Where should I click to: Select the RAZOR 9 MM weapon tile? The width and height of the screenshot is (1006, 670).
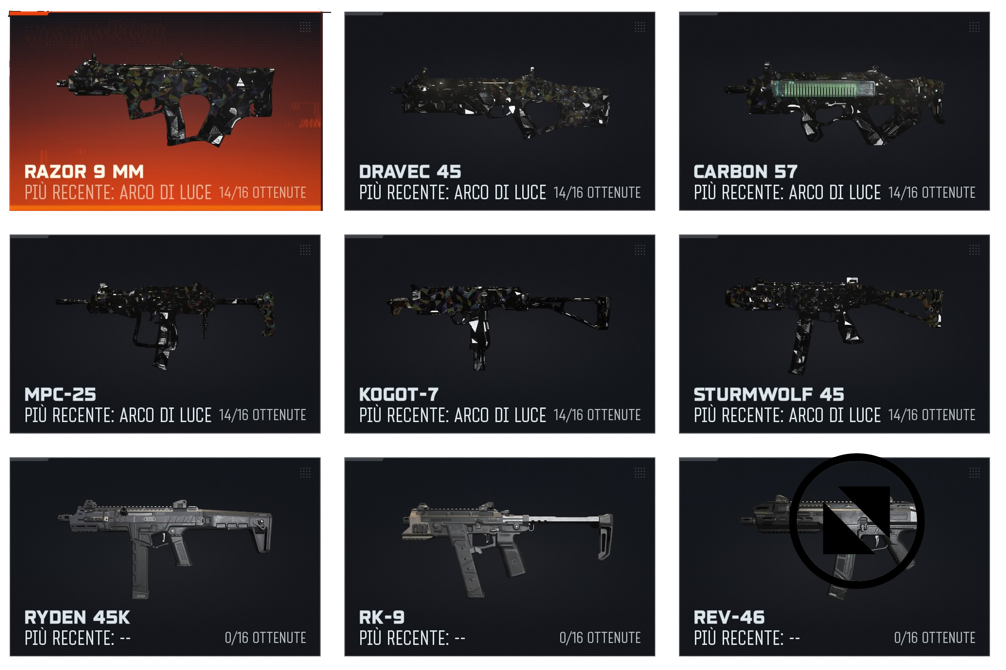click(x=165, y=111)
